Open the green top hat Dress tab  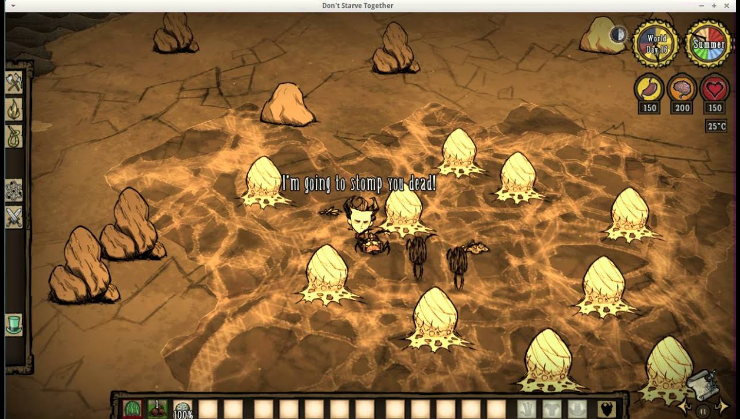pyautogui.click(x=14, y=325)
